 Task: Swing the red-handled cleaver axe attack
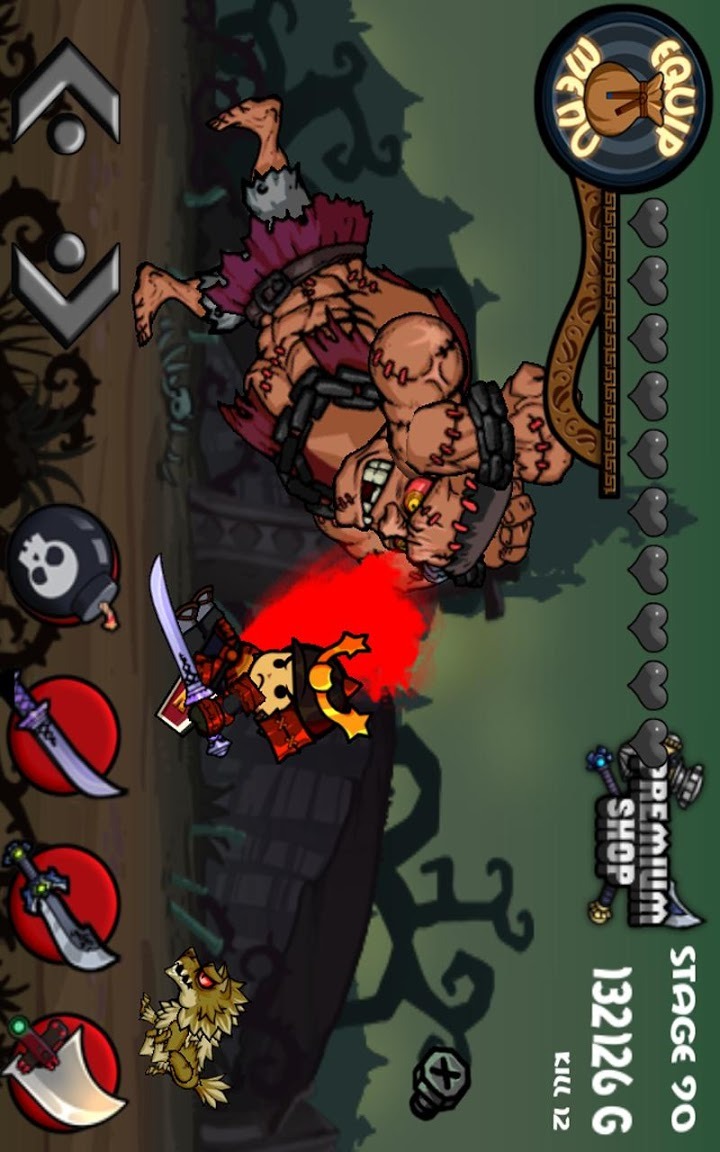click(64, 1071)
